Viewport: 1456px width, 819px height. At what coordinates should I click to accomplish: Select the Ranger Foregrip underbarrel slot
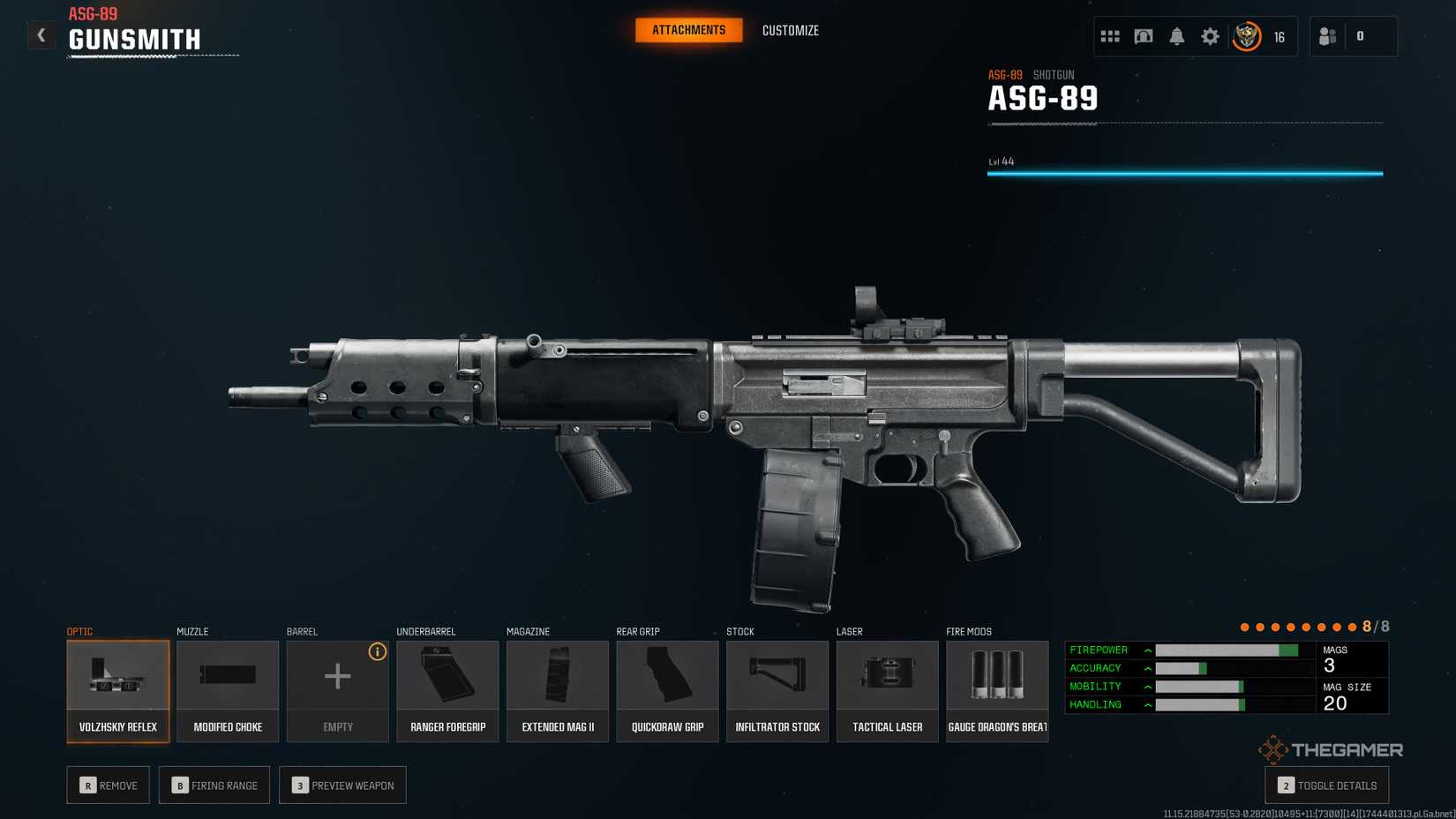447,691
